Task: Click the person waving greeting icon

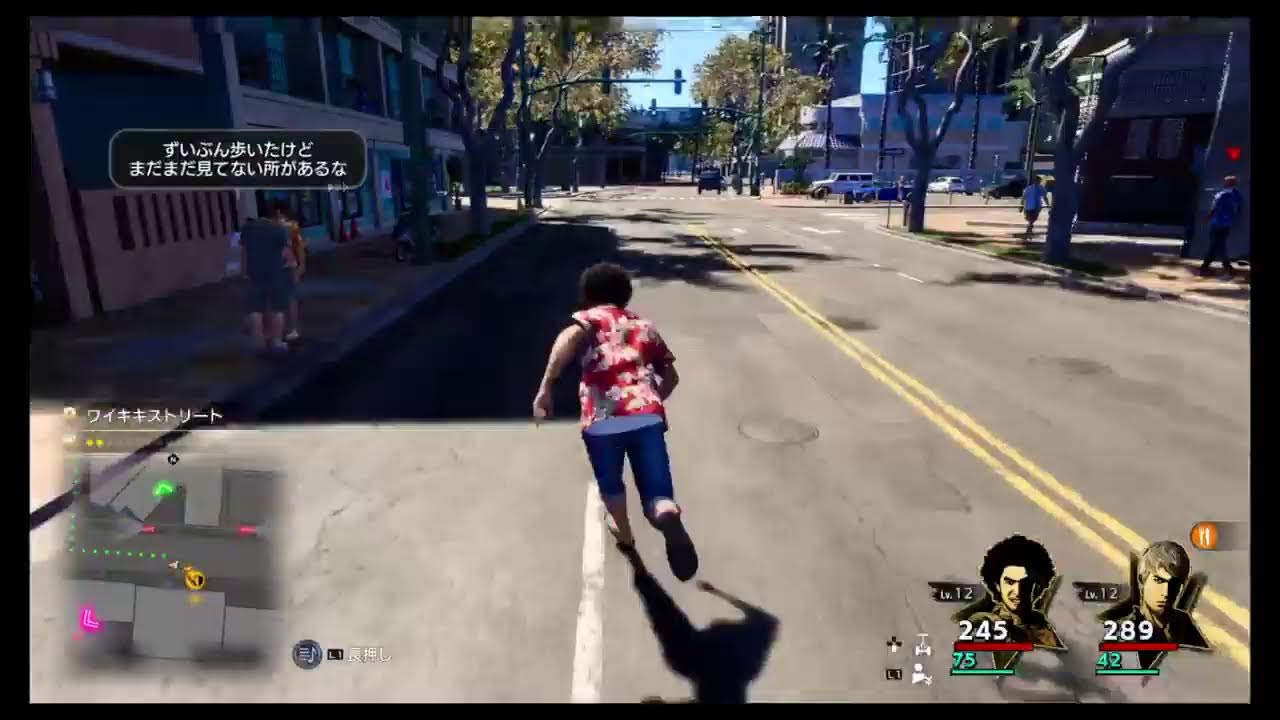Action: tap(921, 675)
